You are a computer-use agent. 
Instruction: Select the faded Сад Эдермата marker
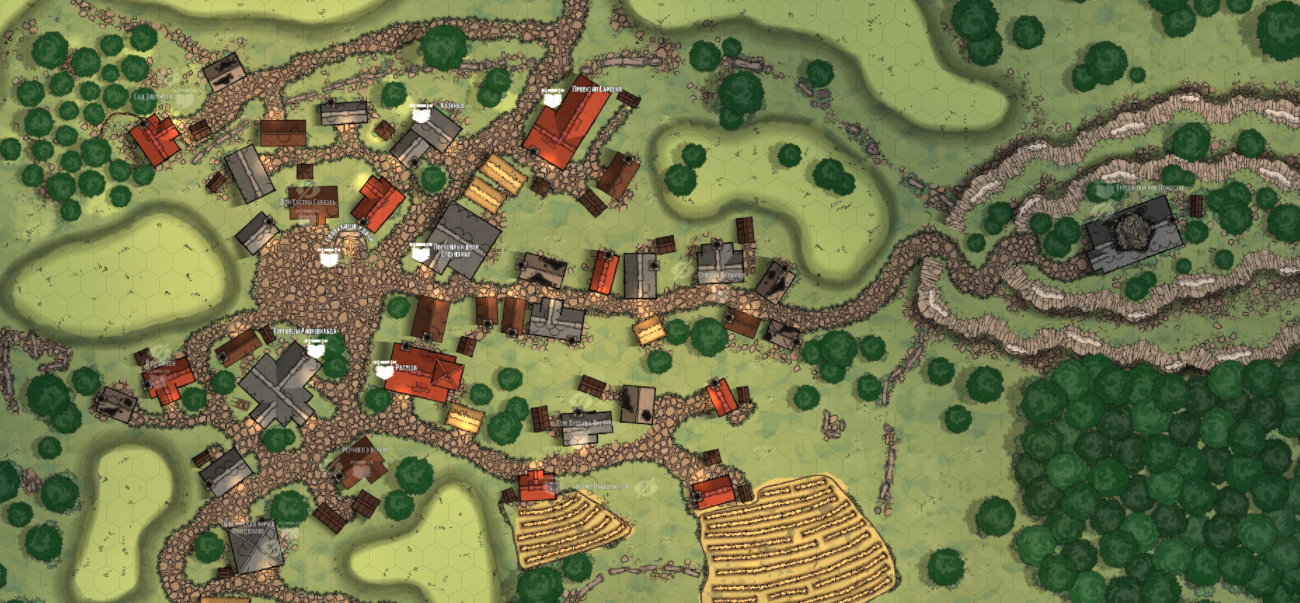click(x=185, y=99)
